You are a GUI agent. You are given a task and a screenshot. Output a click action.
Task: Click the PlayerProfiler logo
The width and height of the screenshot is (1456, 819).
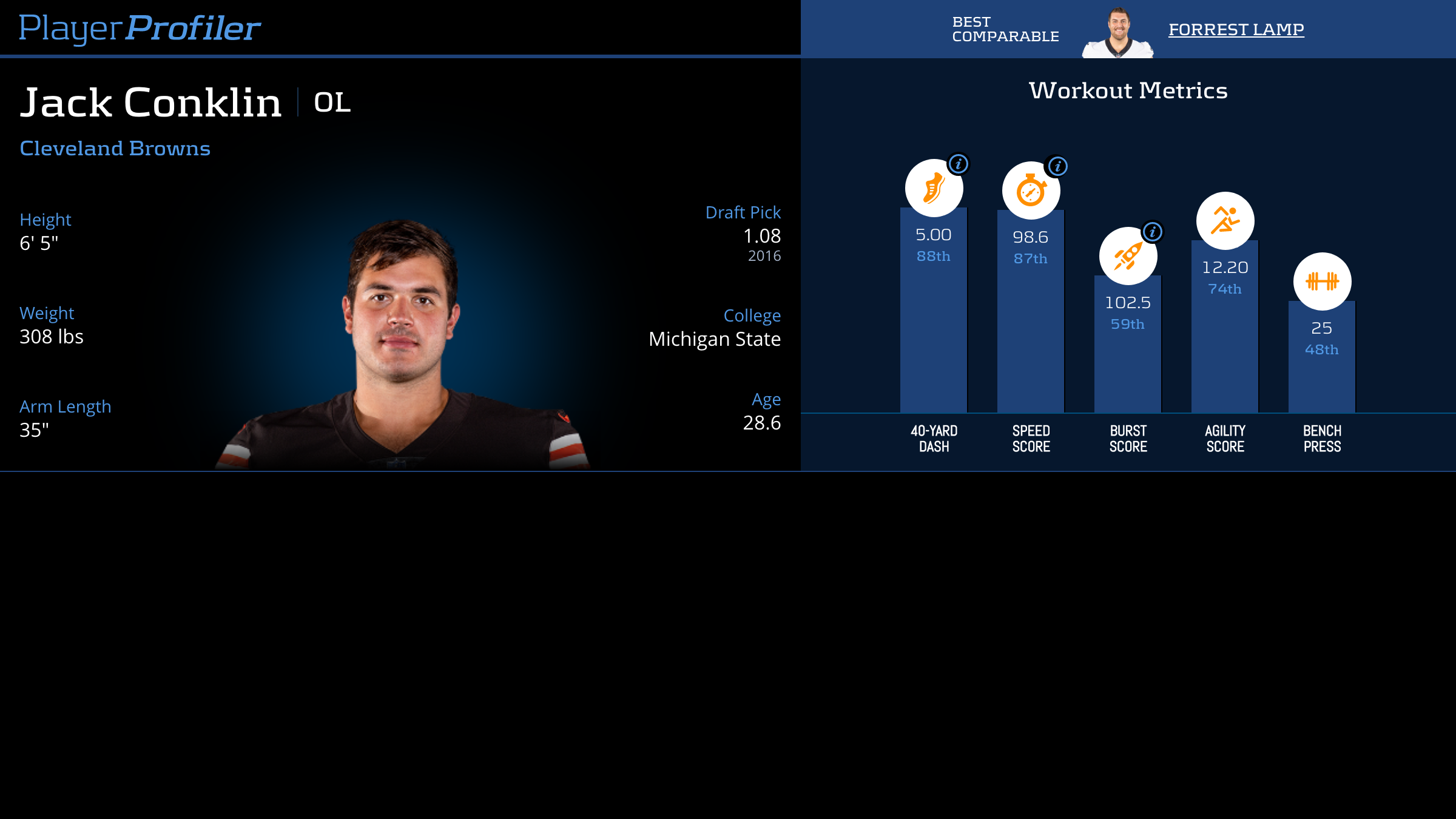point(140,28)
